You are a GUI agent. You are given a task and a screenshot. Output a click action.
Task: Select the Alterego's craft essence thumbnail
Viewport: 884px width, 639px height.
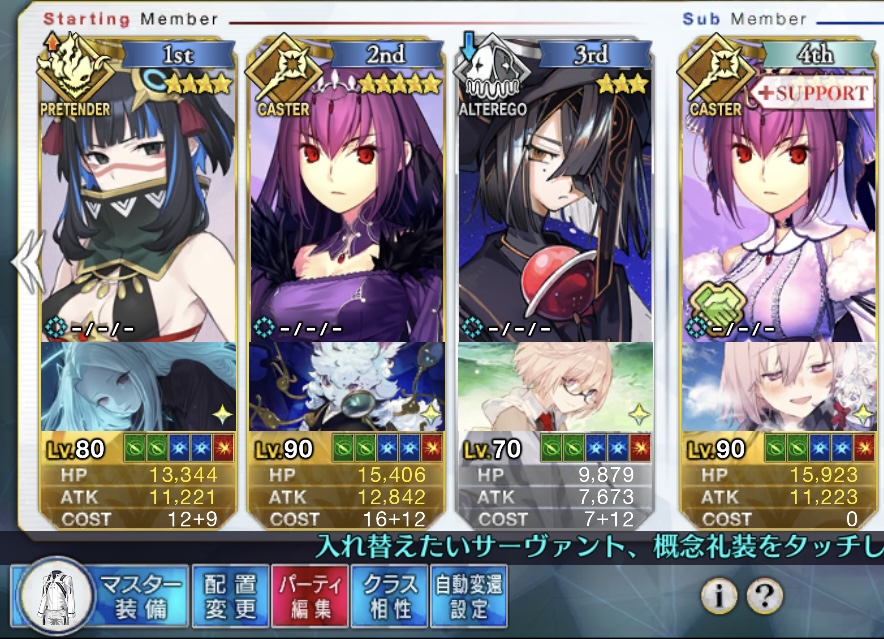point(554,386)
